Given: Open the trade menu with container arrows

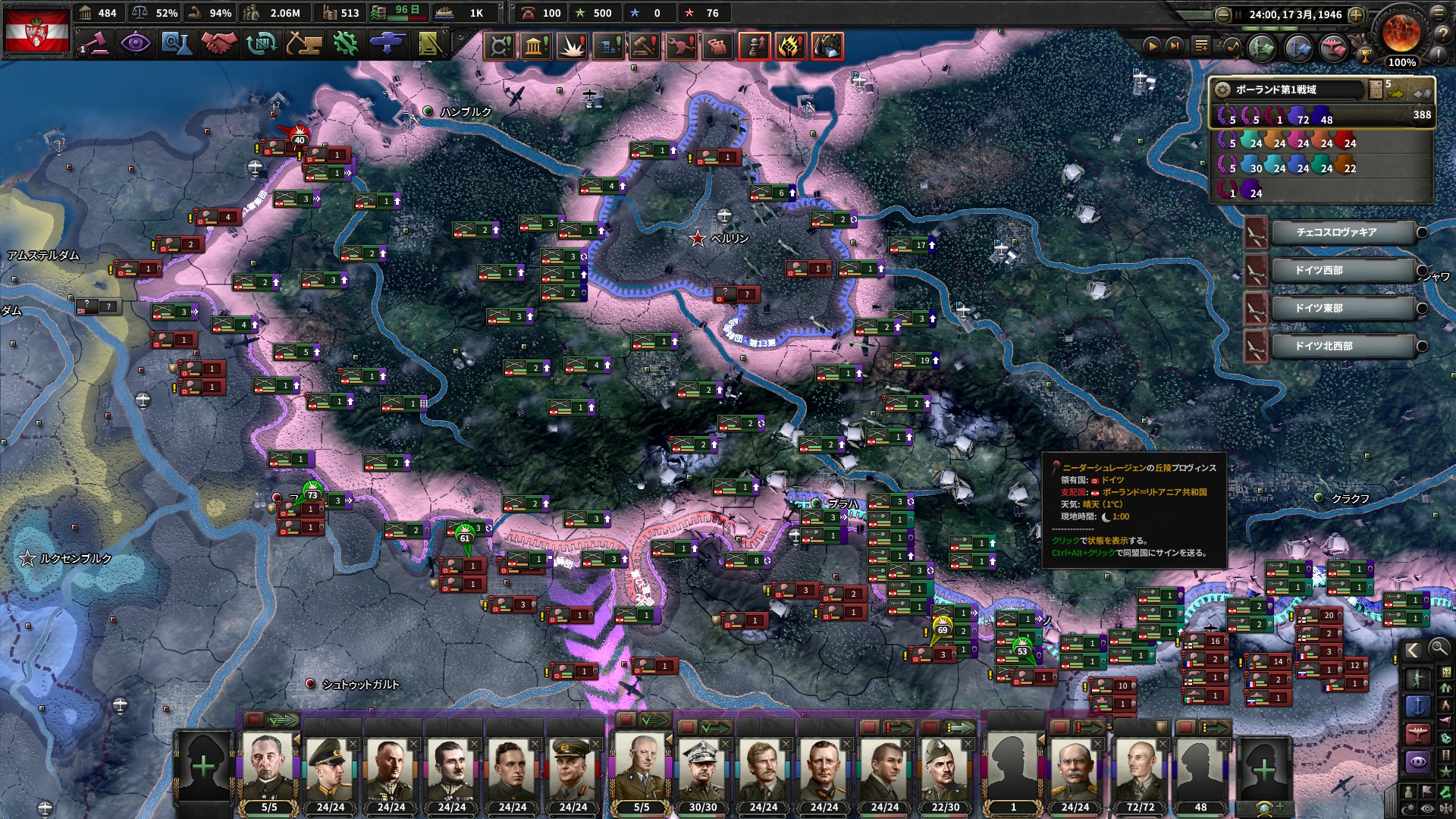Looking at the screenshot, I should pyautogui.click(x=261, y=44).
